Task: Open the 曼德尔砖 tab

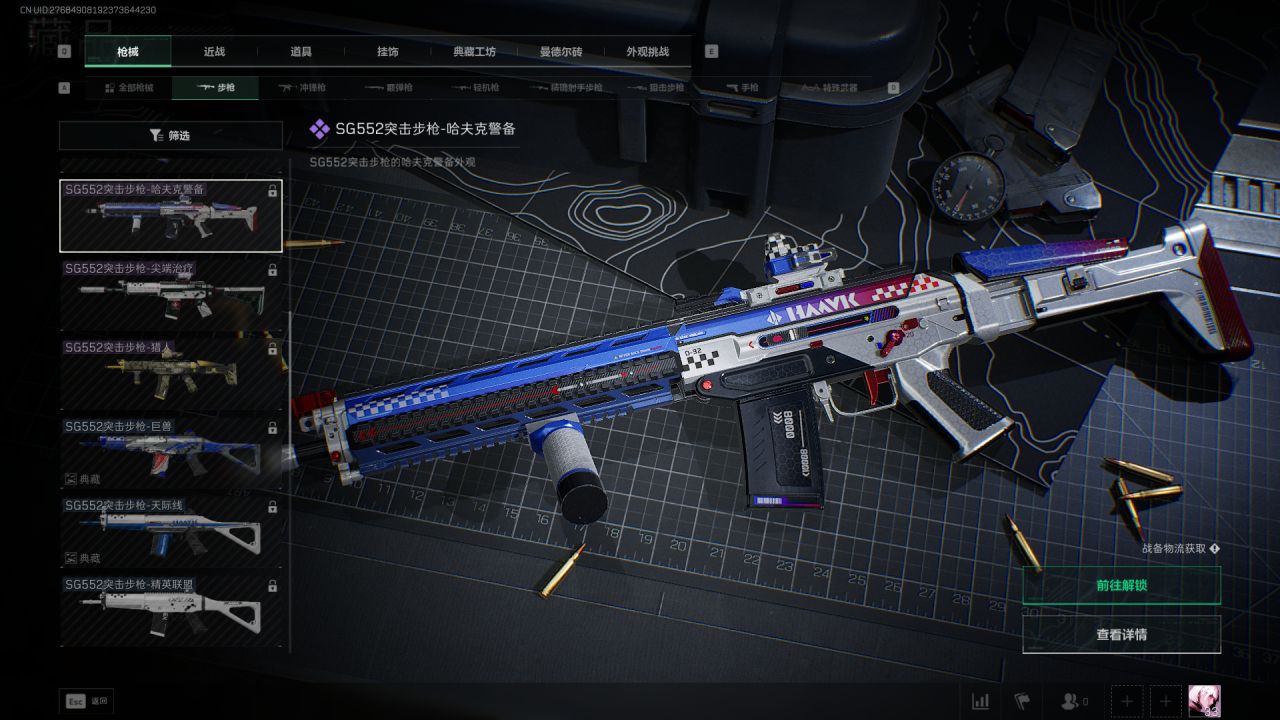Action: click(x=561, y=51)
